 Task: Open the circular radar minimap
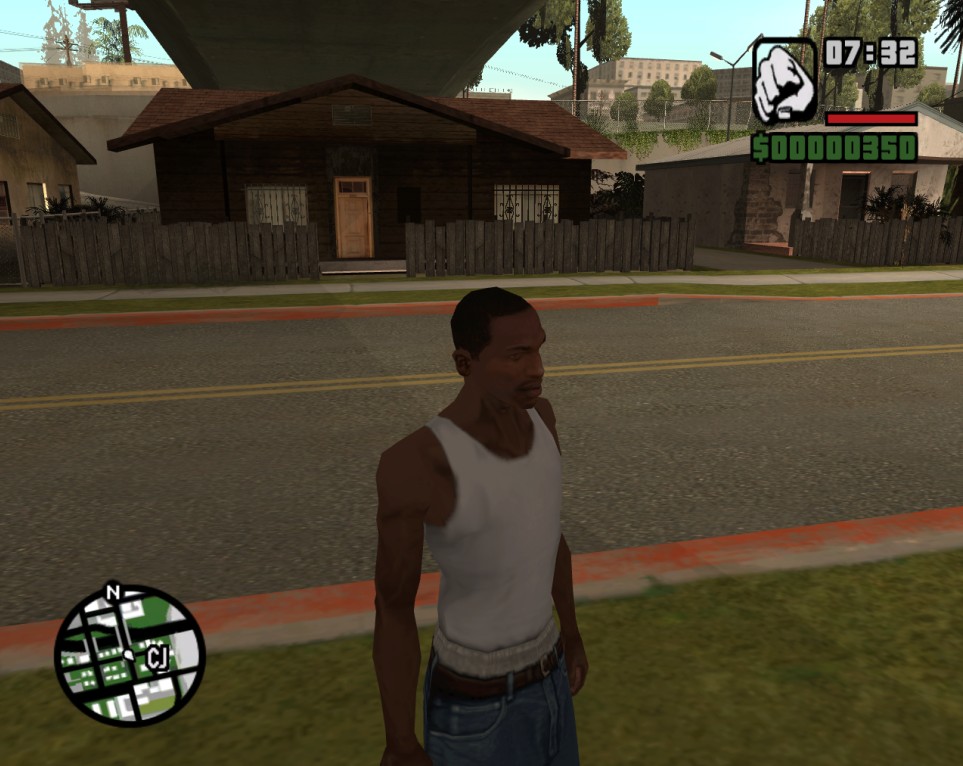[129, 655]
